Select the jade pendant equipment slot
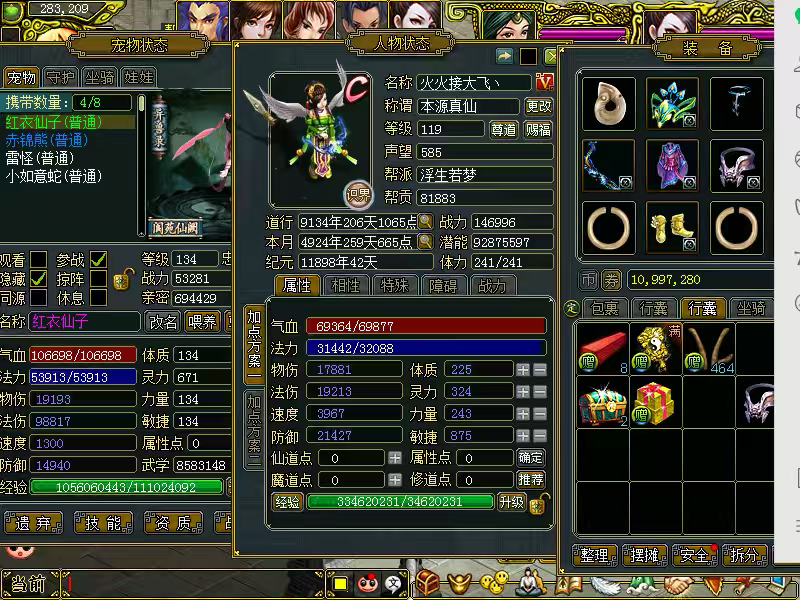 (x=608, y=104)
